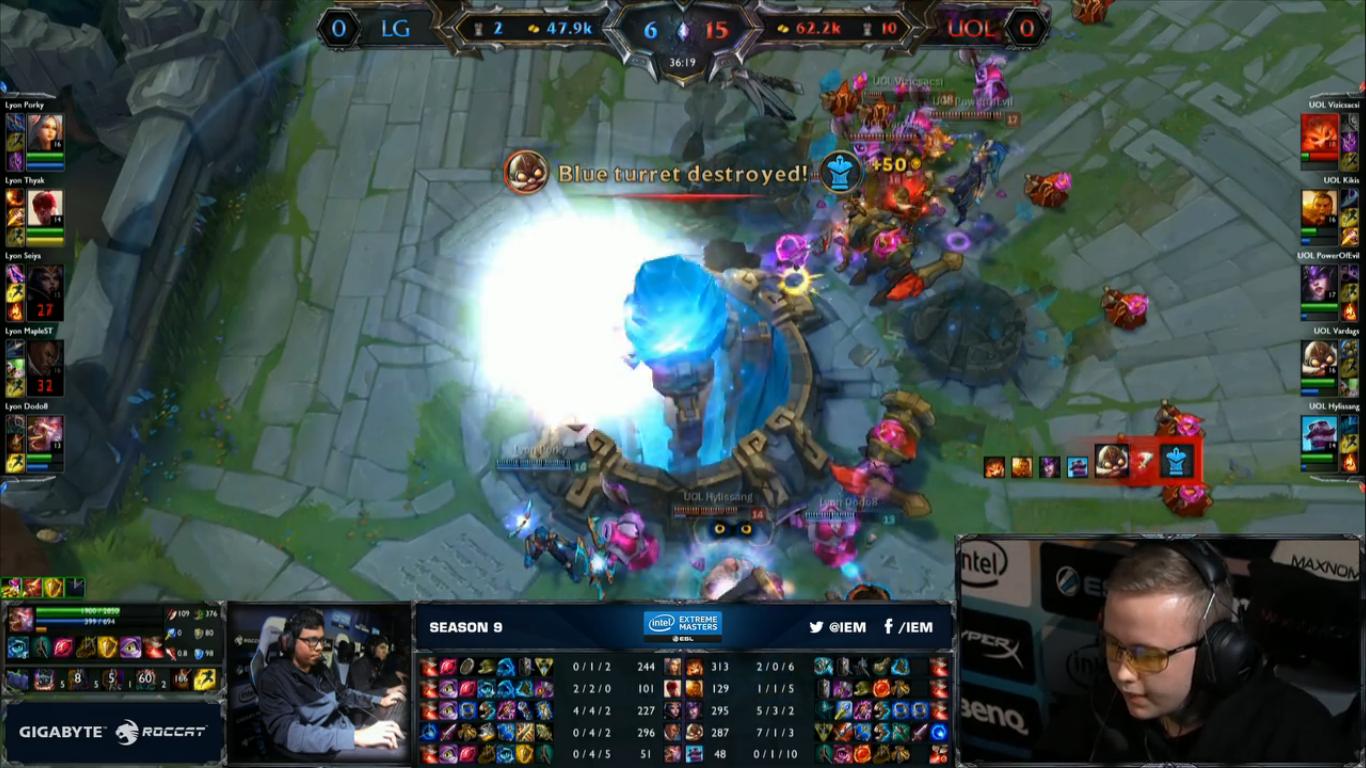Click the Facebook 'f' icon on the stat banner
Viewport: 1366px width, 768px height.
click(888, 626)
